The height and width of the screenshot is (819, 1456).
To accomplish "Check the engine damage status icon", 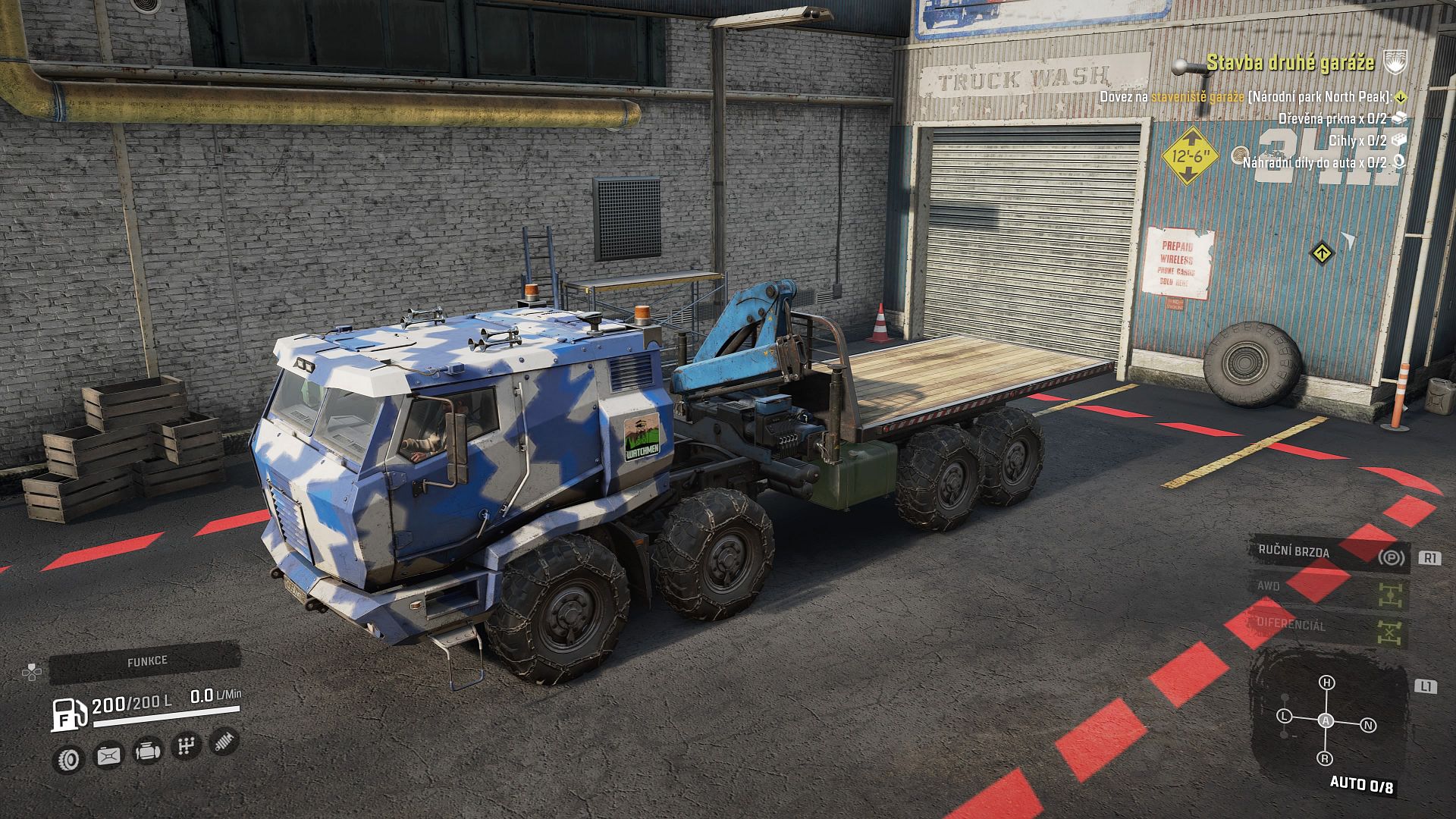I will pos(146,752).
